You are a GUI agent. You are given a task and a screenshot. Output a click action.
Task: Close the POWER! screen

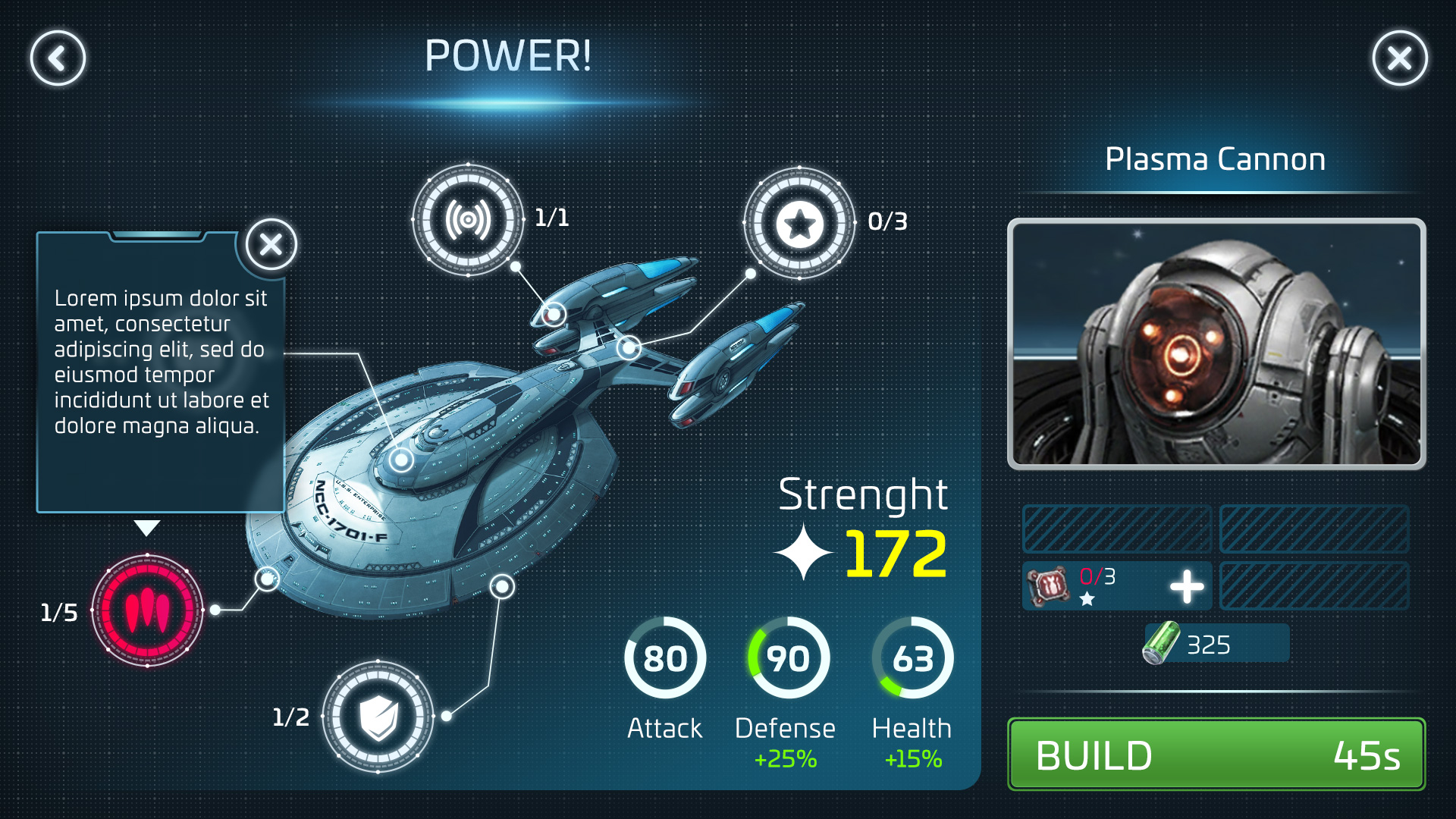1399,58
